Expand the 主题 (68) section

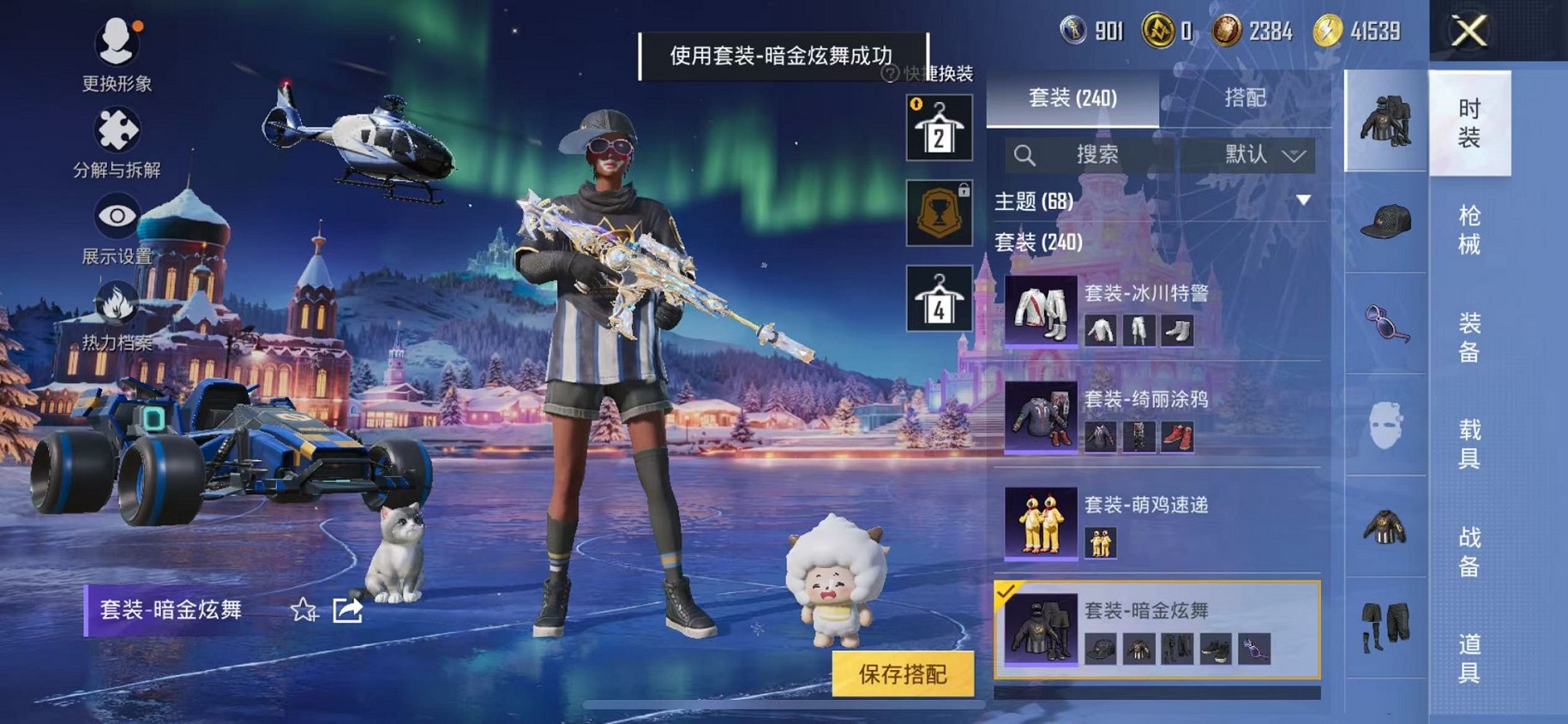pos(1303,200)
